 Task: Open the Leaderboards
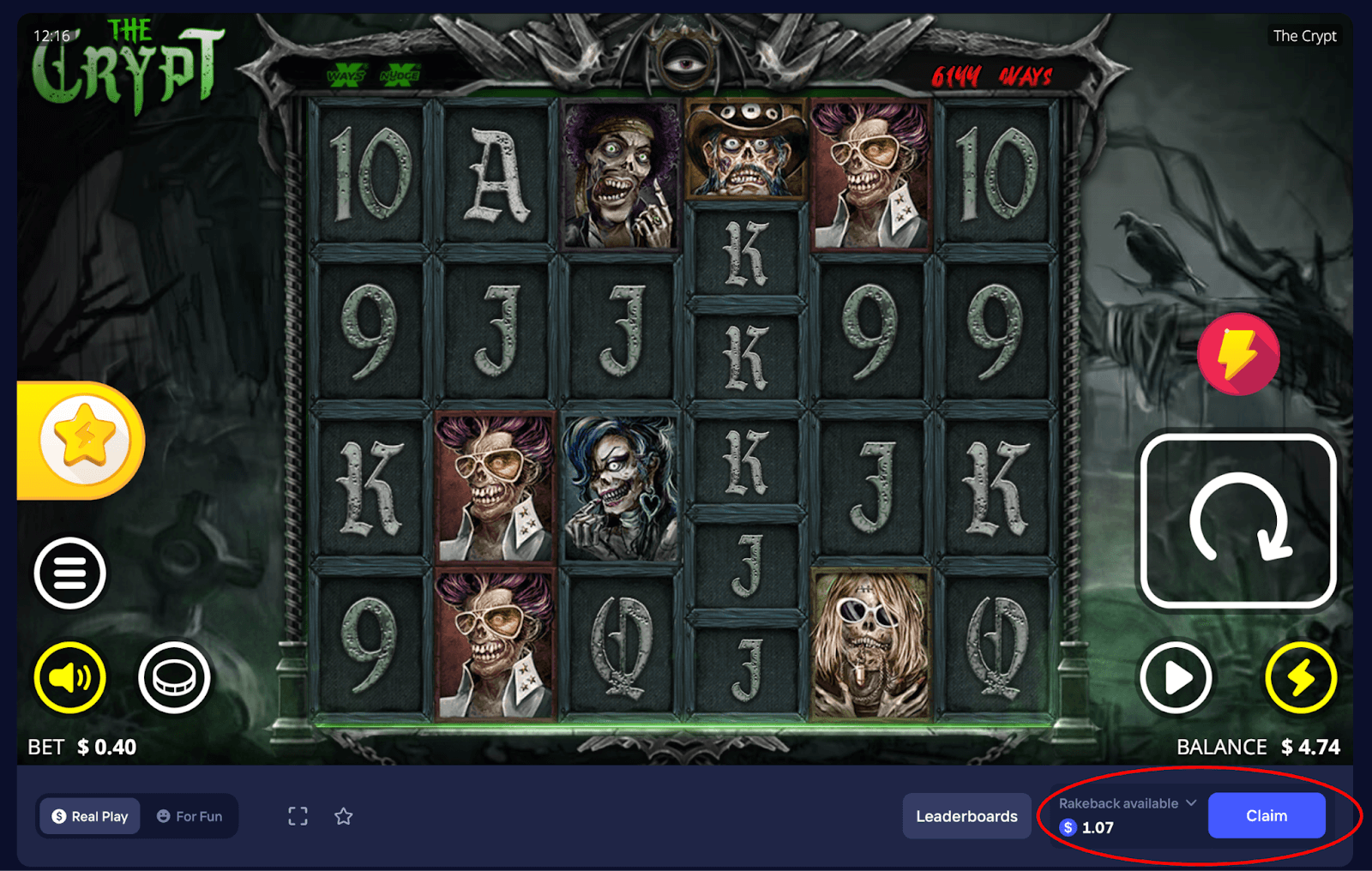click(966, 816)
